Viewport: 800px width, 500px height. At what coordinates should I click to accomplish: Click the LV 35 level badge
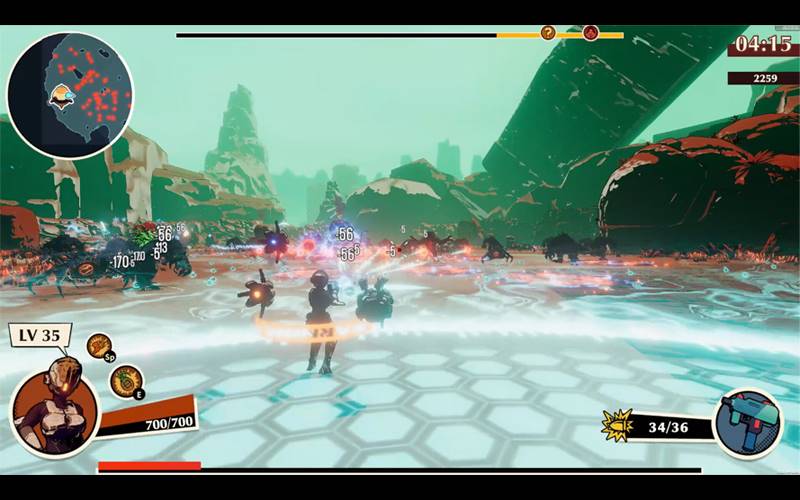pos(39,335)
